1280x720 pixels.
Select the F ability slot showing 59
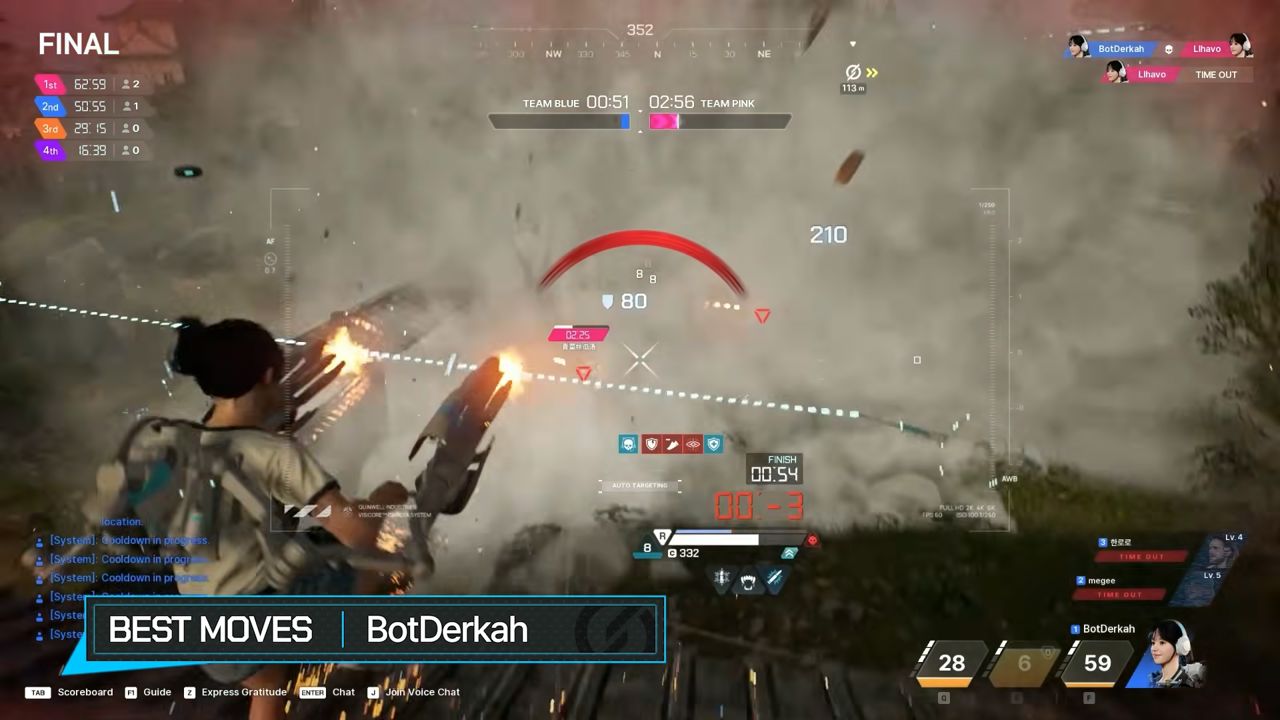click(x=1096, y=663)
